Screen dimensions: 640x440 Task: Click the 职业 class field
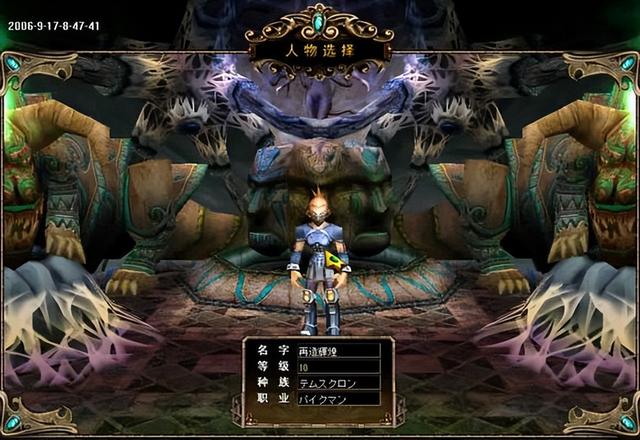[338, 398]
